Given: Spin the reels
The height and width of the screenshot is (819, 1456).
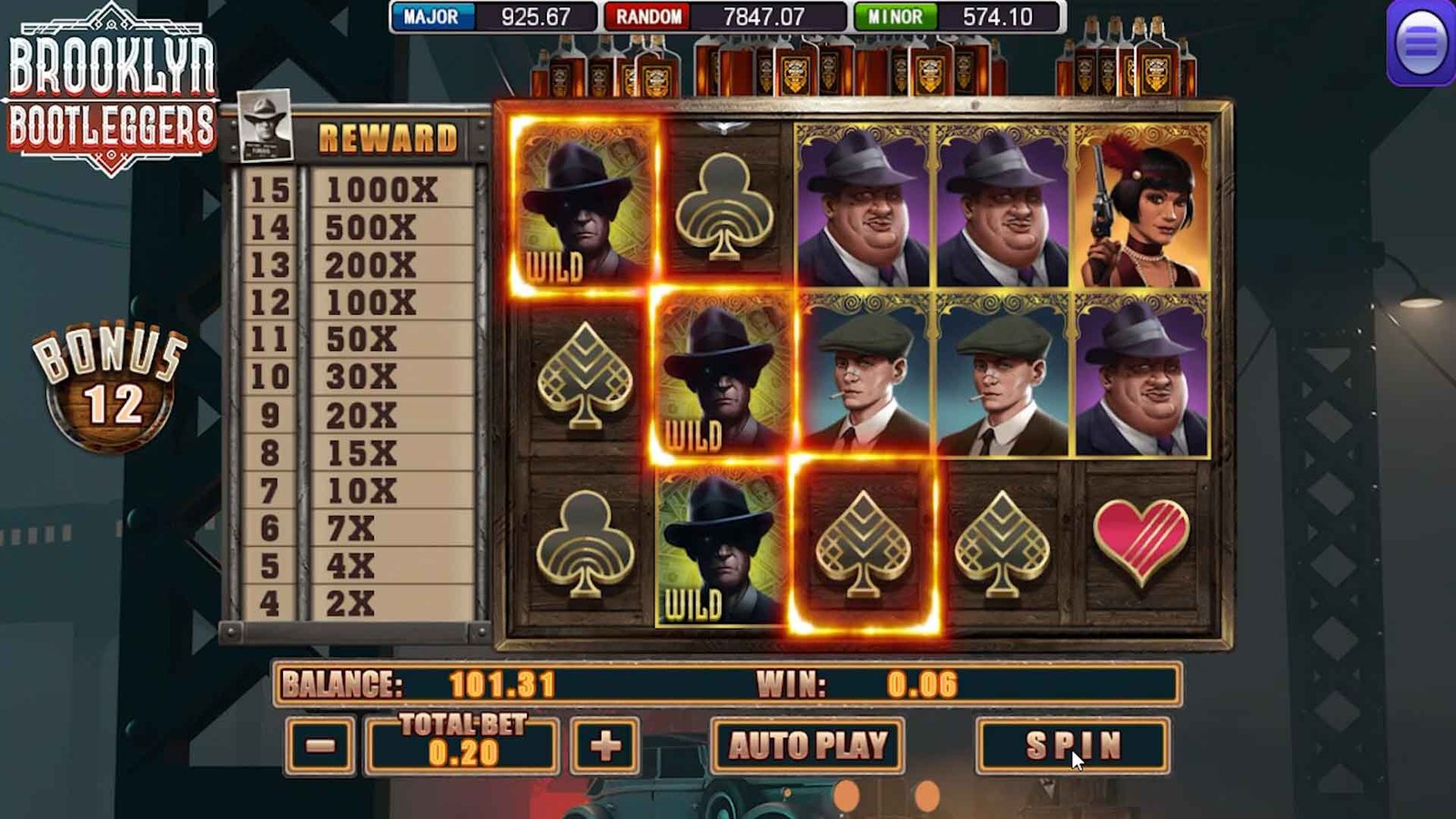Looking at the screenshot, I should click(1072, 745).
